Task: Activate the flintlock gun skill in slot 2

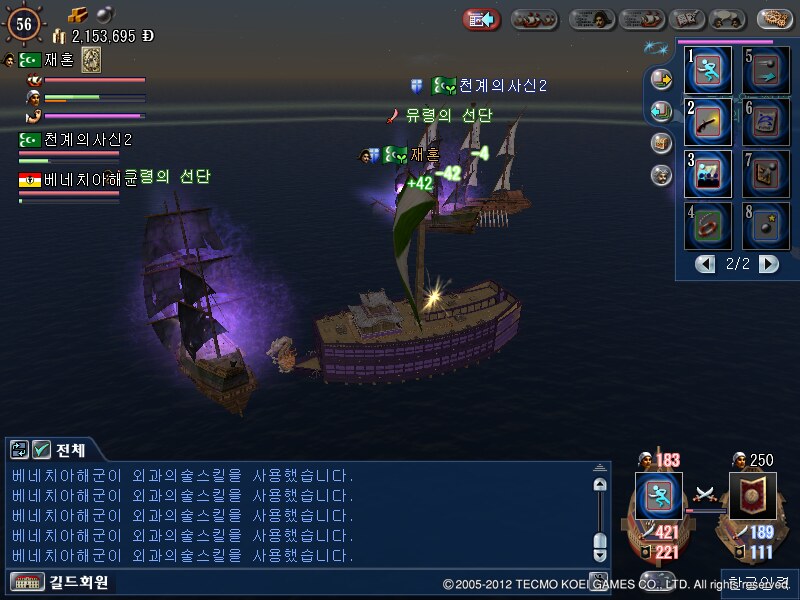Action: click(709, 122)
